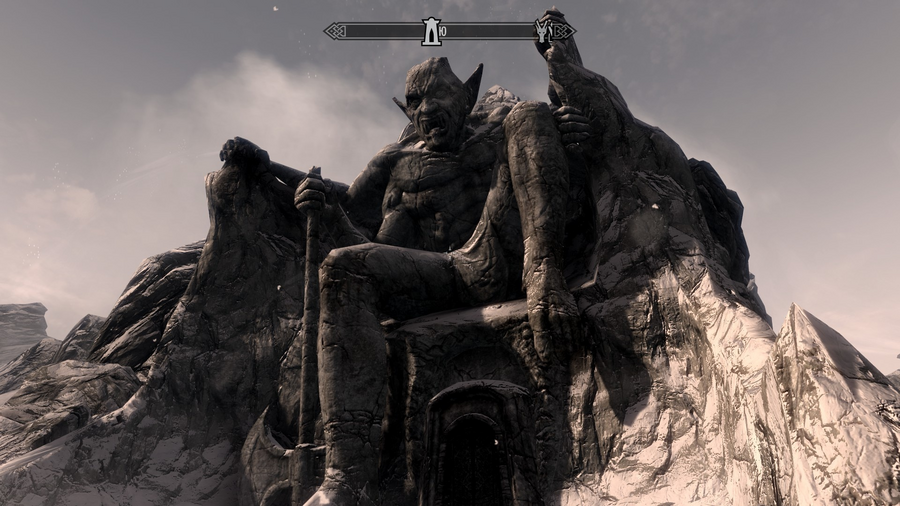Click the tower location marker on the compass
The height and width of the screenshot is (506, 900).
431,31
